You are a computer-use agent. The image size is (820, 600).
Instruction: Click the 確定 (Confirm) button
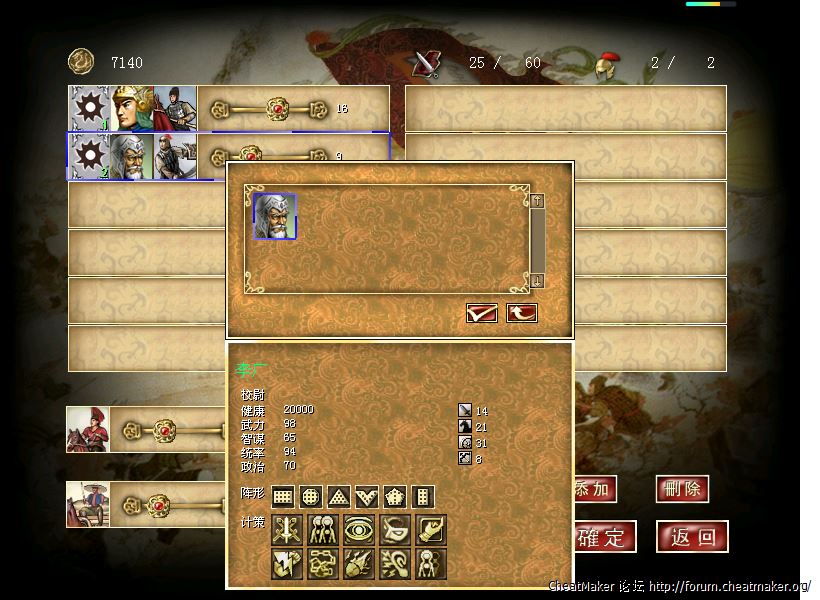coord(603,537)
